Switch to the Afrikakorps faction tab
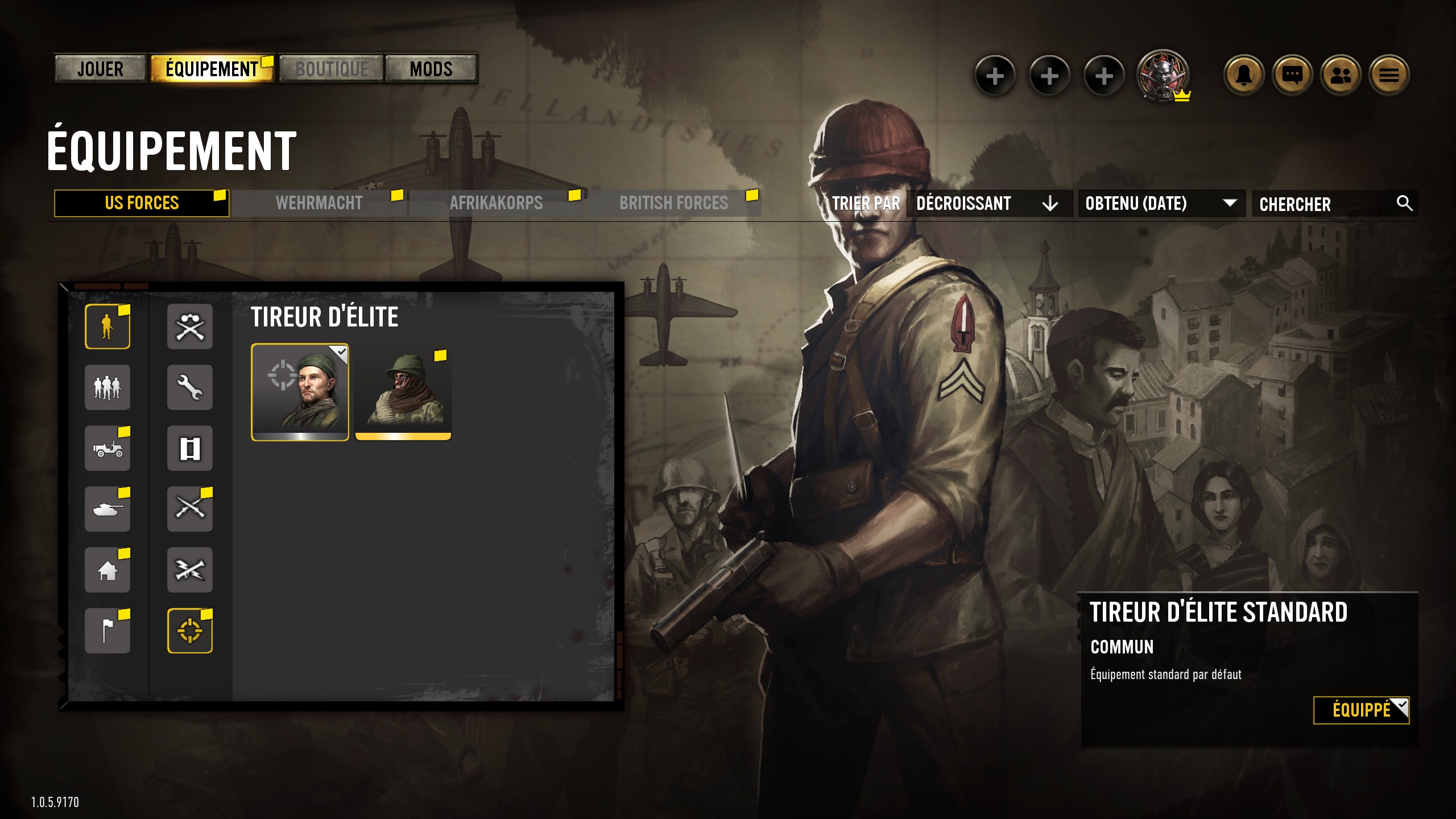1456x819 pixels. click(x=496, y=203)
